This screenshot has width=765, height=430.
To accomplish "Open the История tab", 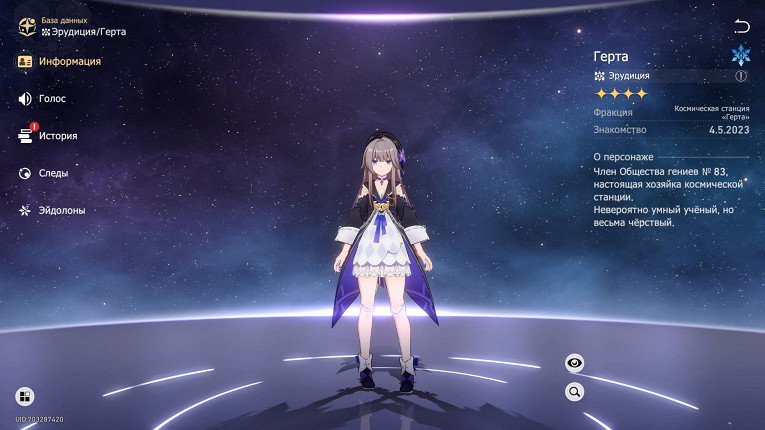I will click(x=48, y=136).
